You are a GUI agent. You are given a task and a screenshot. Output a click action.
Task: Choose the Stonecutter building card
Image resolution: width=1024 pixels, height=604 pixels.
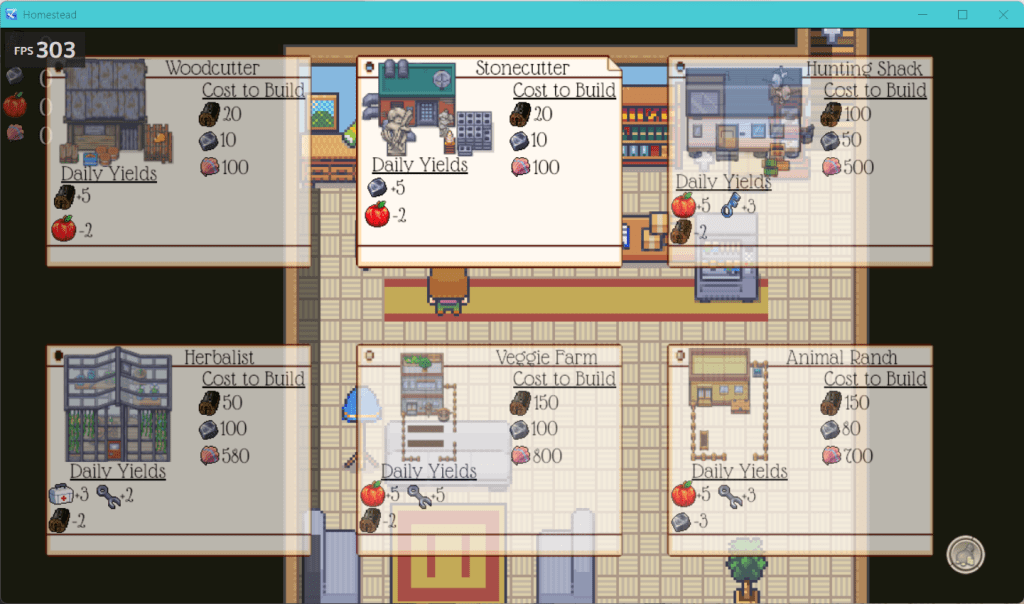[489, 161]
